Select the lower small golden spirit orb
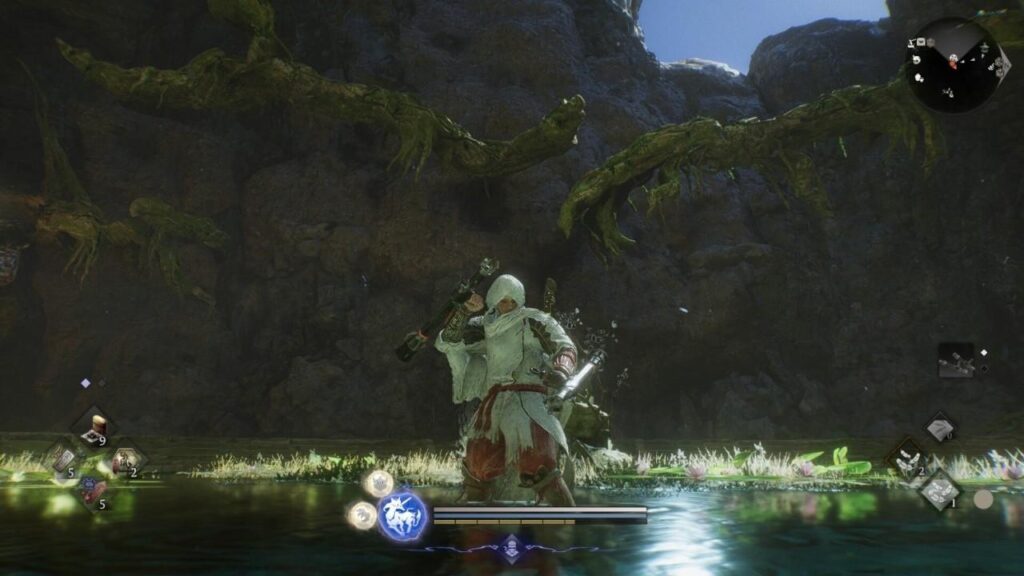 [x=361, y=515]
